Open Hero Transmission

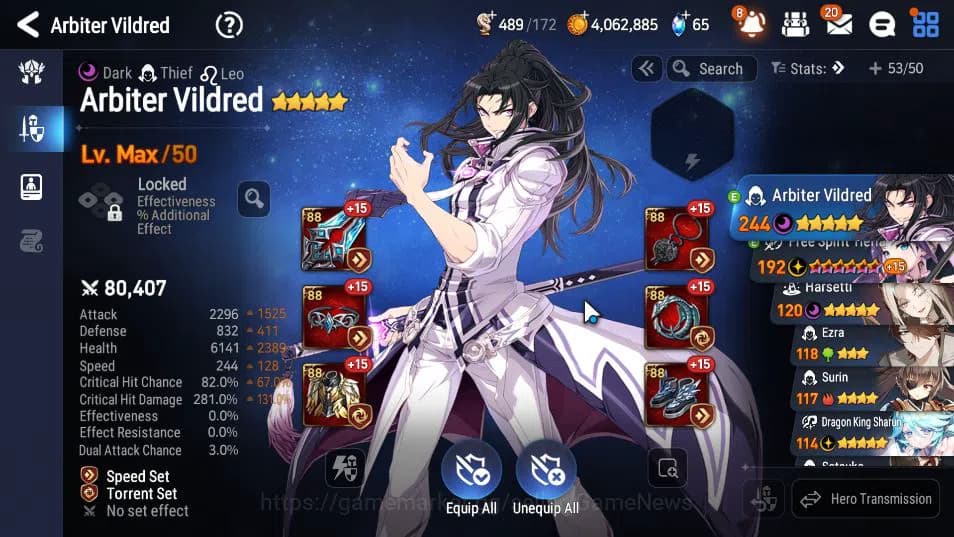868,498
